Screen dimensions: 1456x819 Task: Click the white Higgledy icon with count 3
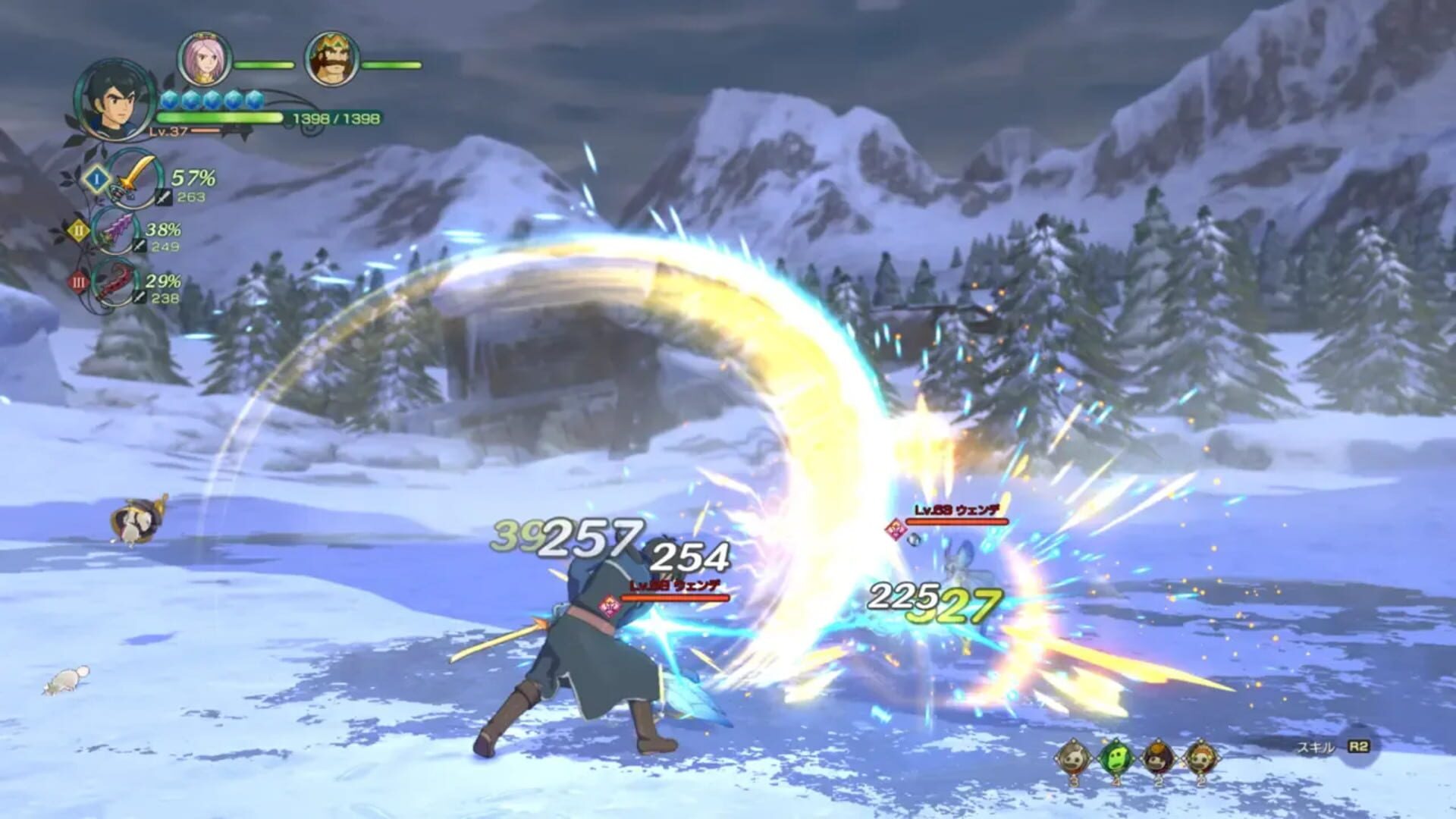click(1072, 757)
